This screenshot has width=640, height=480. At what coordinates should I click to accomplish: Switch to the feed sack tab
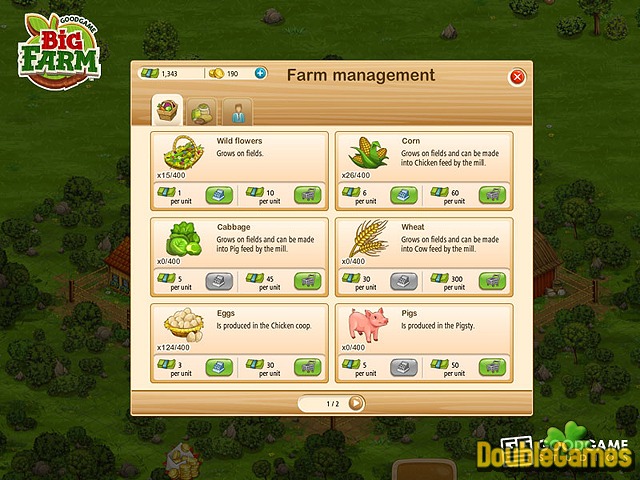click(204, 110)
